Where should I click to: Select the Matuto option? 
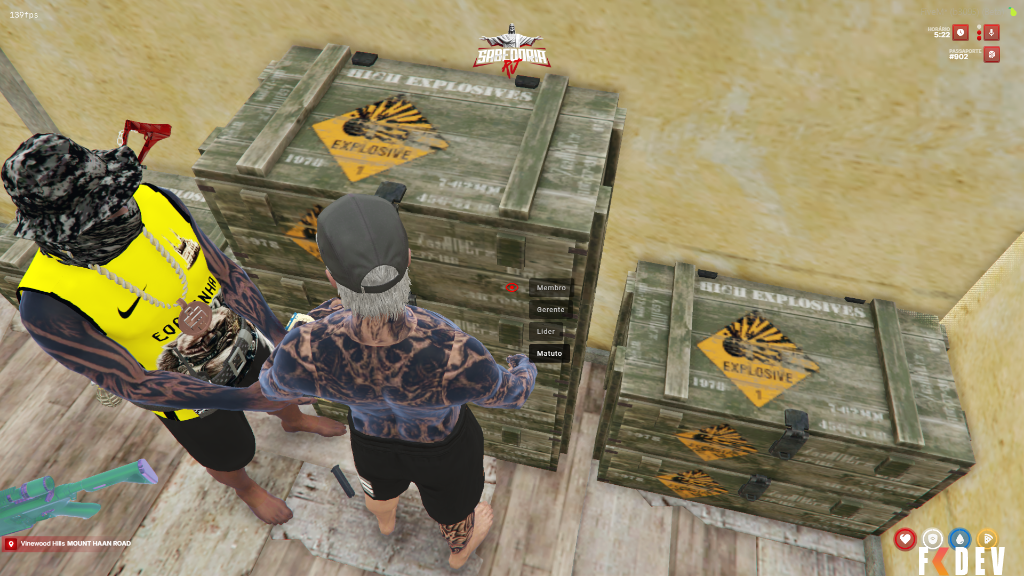549,353
